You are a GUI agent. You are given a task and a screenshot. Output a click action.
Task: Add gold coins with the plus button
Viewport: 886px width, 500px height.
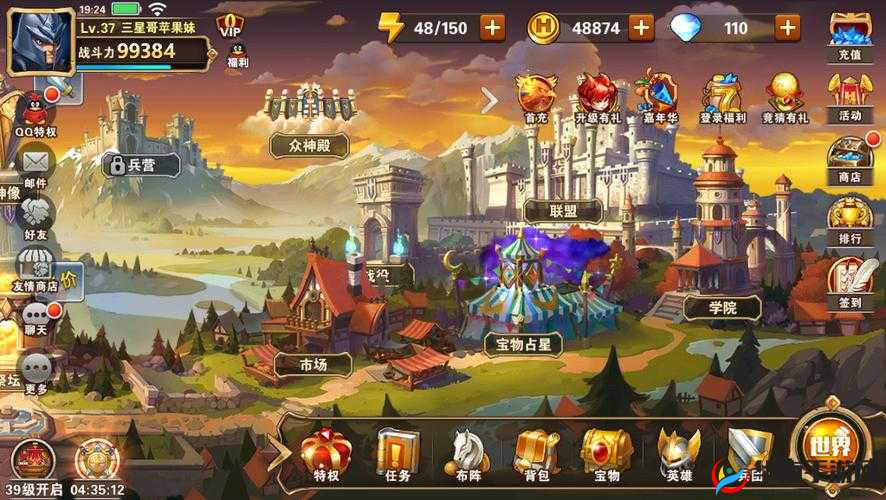[x=641, y=27]
